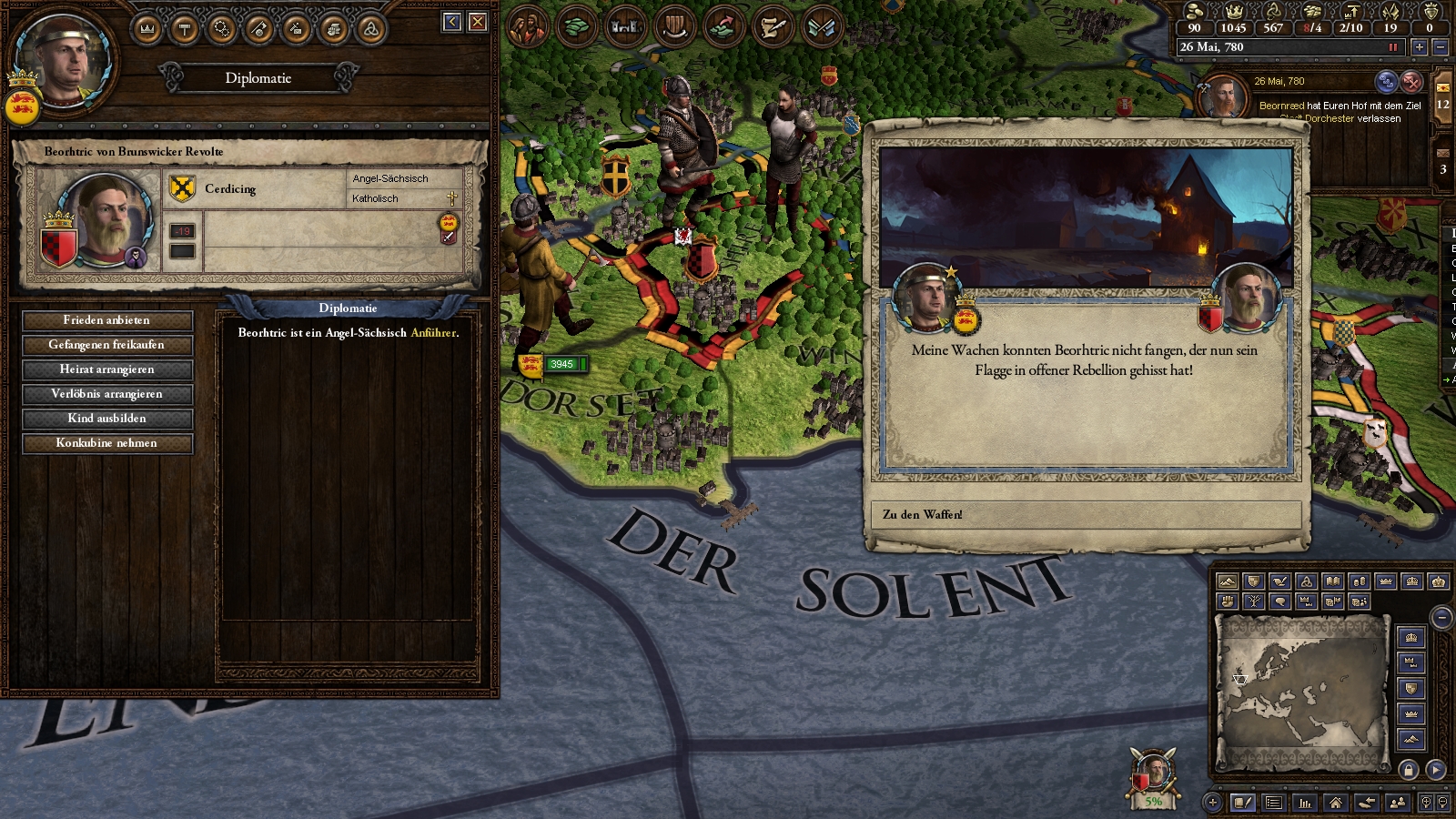Choose 'Heirat arrangieren'
Screen dimensions: 1456x819
pos(106,369)
